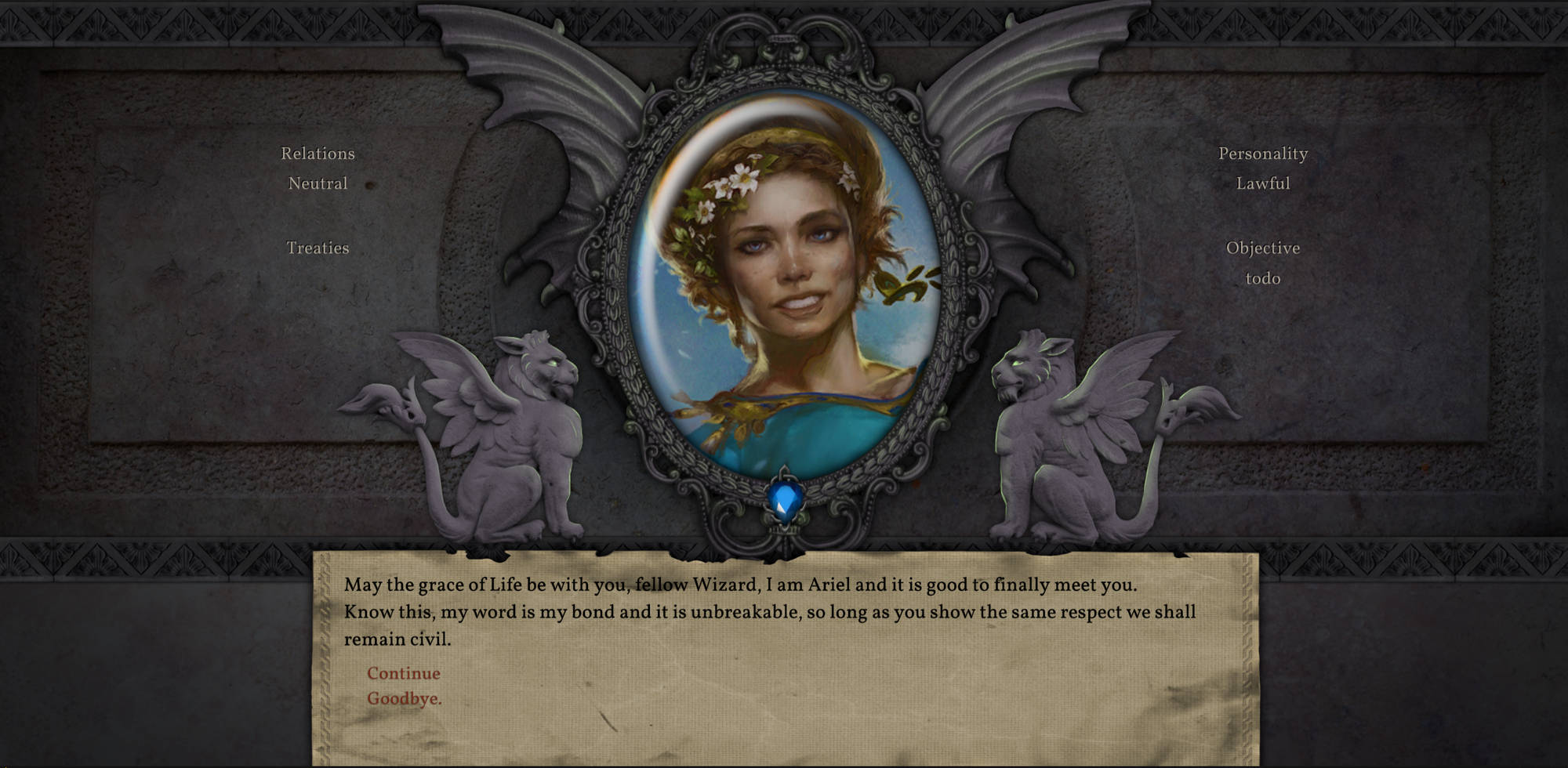Open the Treaties panel
Screen dimensions: 1568x768
pyautogui.click(x=318, y=248)
